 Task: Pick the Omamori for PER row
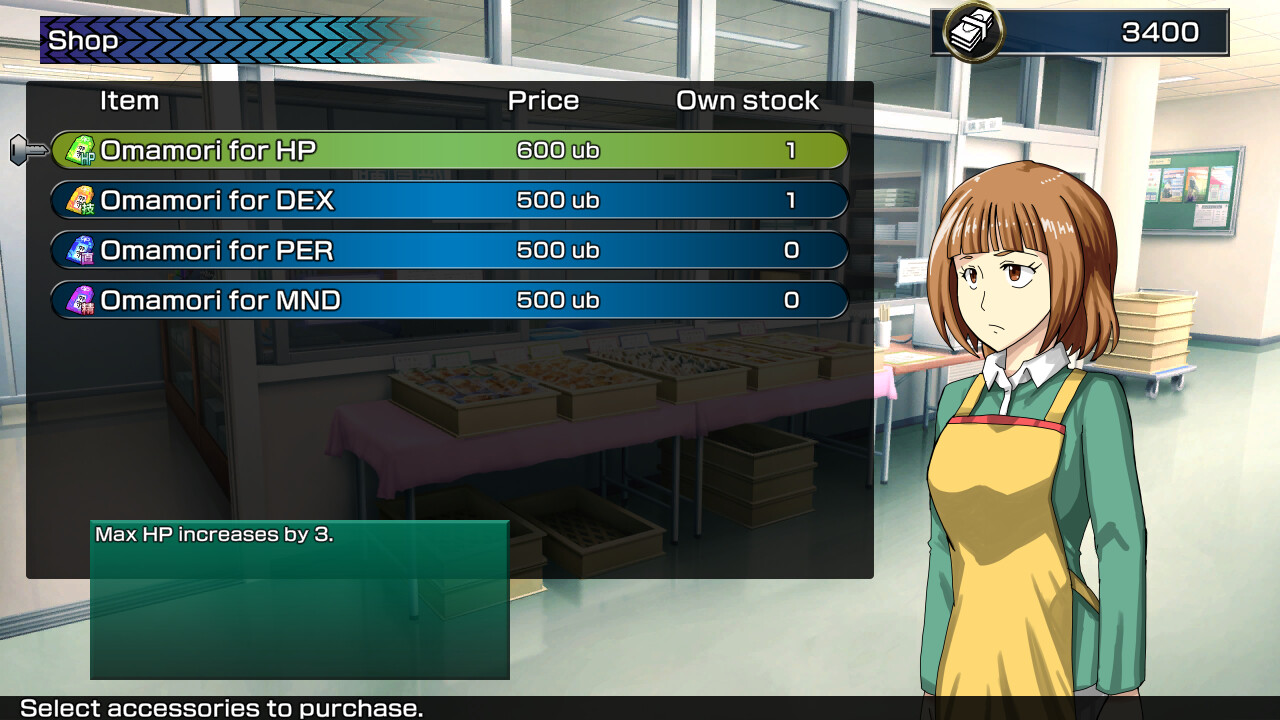point(448,251)
